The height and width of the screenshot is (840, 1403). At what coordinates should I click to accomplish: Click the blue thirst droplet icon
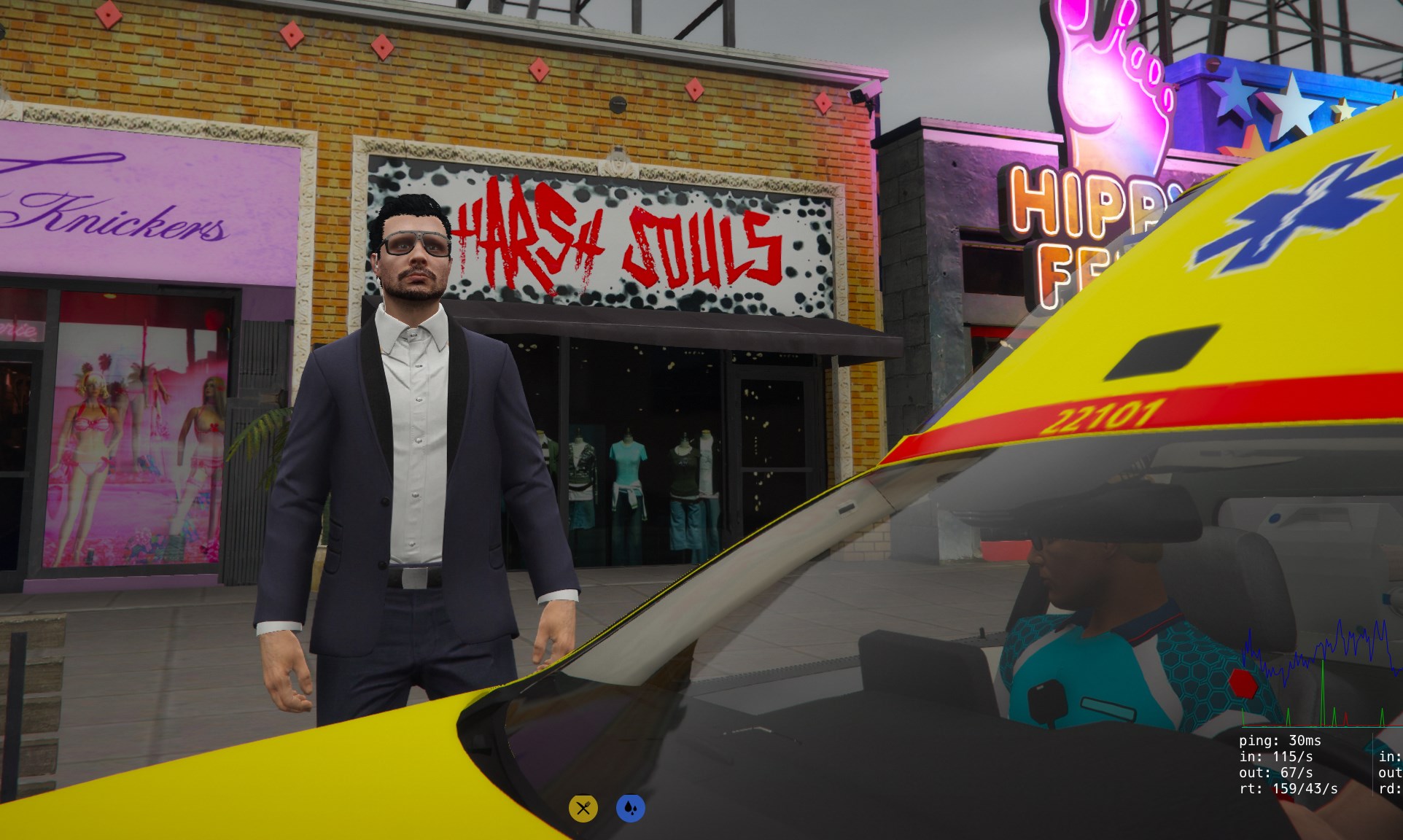[631, 808]
